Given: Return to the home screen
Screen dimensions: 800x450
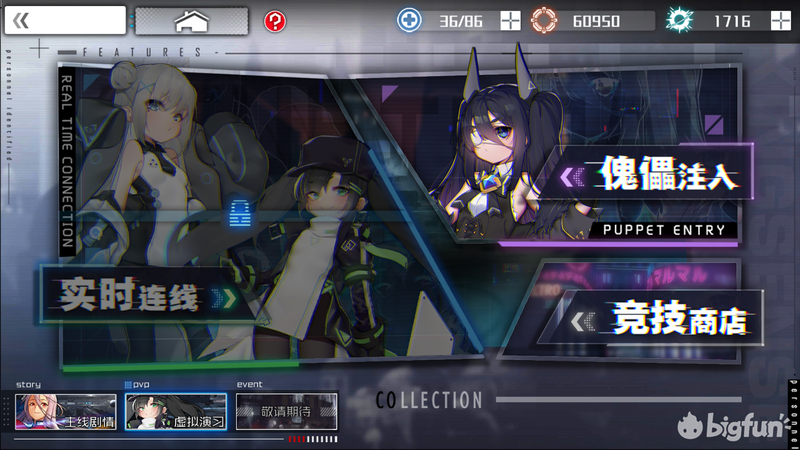Looking at the screenshot, I should pos(191,20).
